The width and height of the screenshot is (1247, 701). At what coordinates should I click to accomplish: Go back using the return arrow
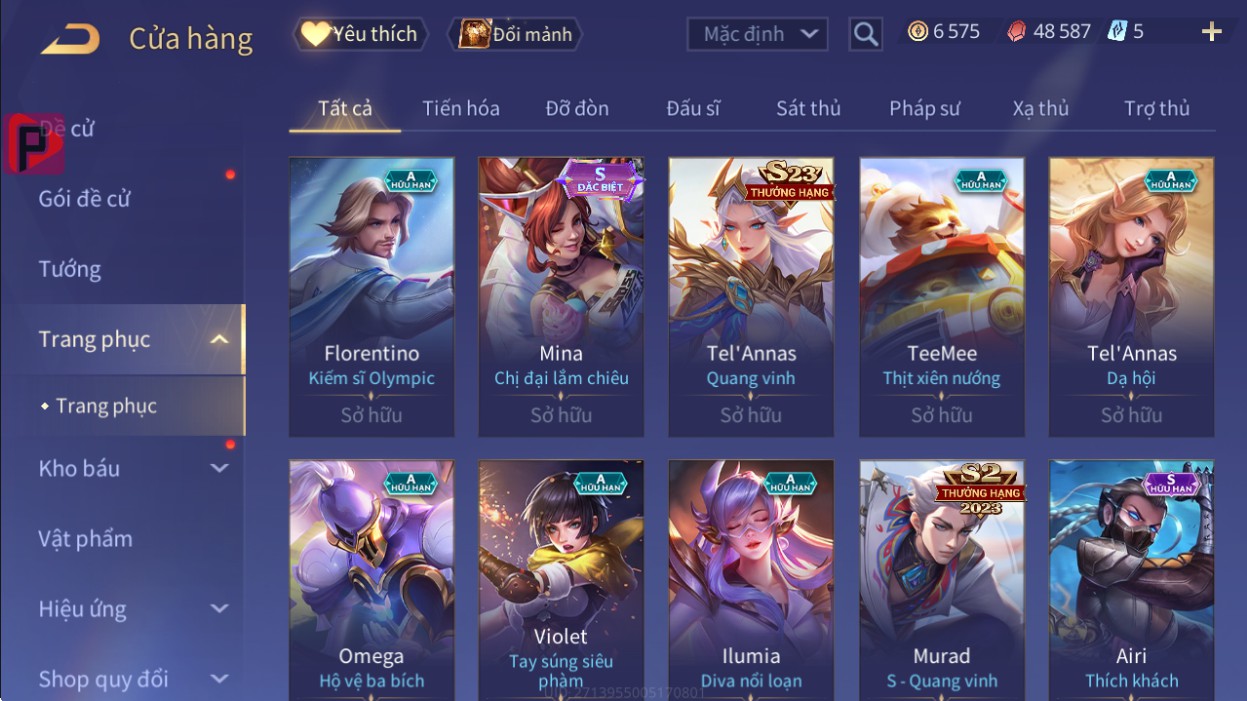(x=70, y=38)
